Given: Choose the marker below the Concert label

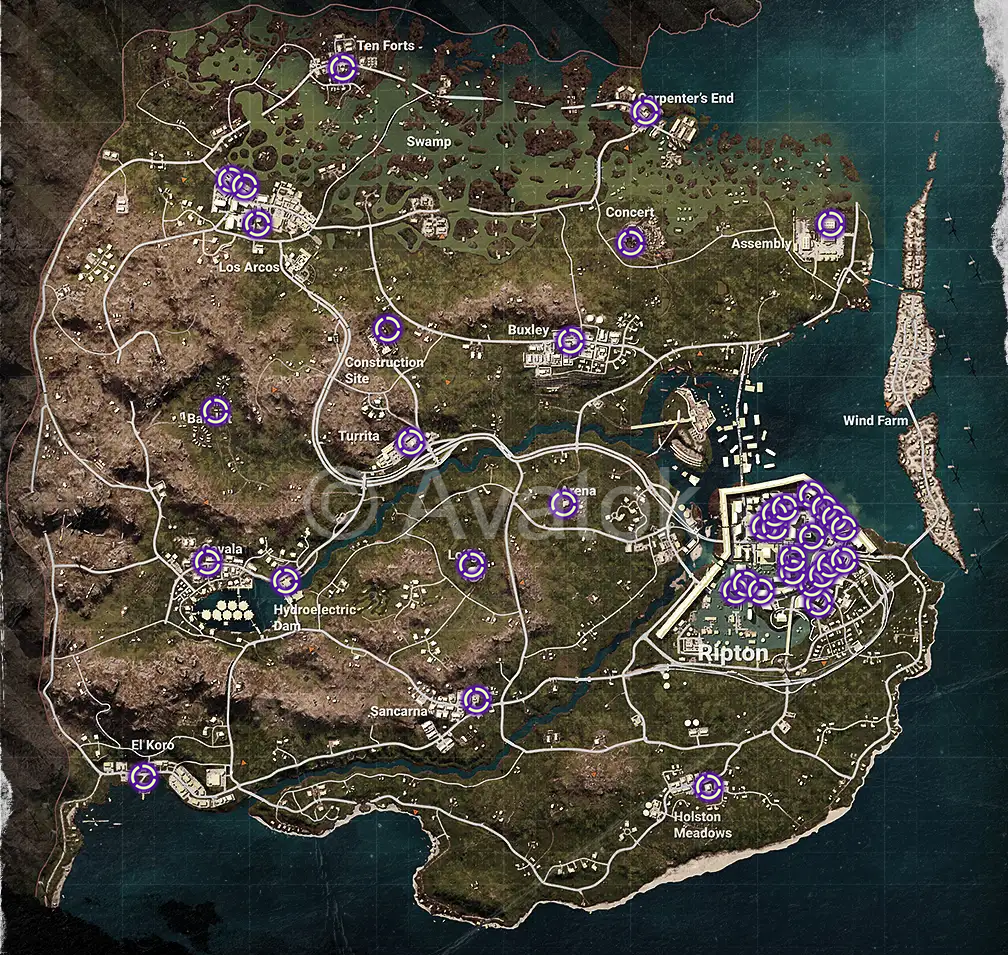Looking at the screenshot, I should coord(630,241).
